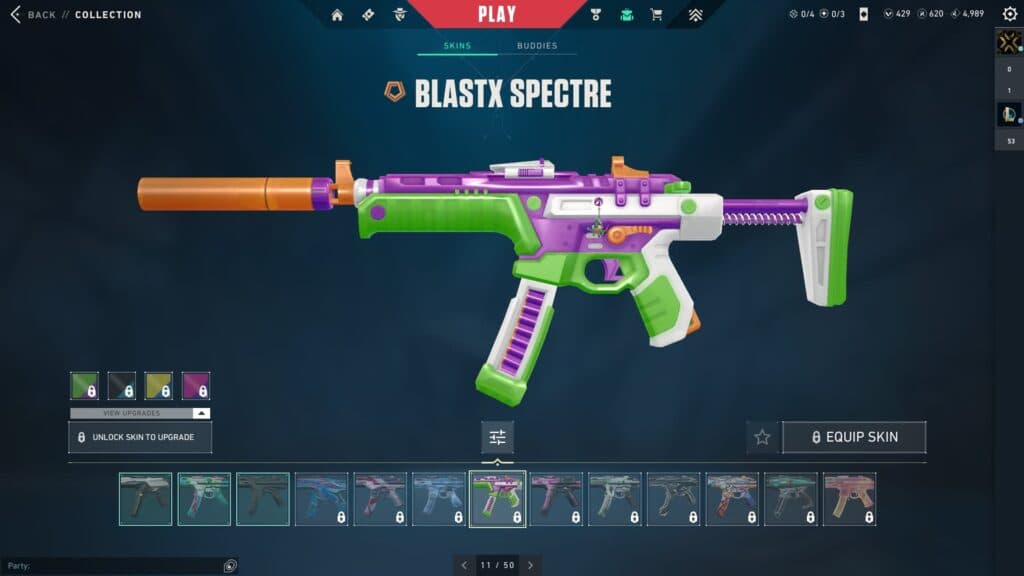Click the big red PLAY button
The width and height of the screenshot is (1024, 576).
[497, 14]
